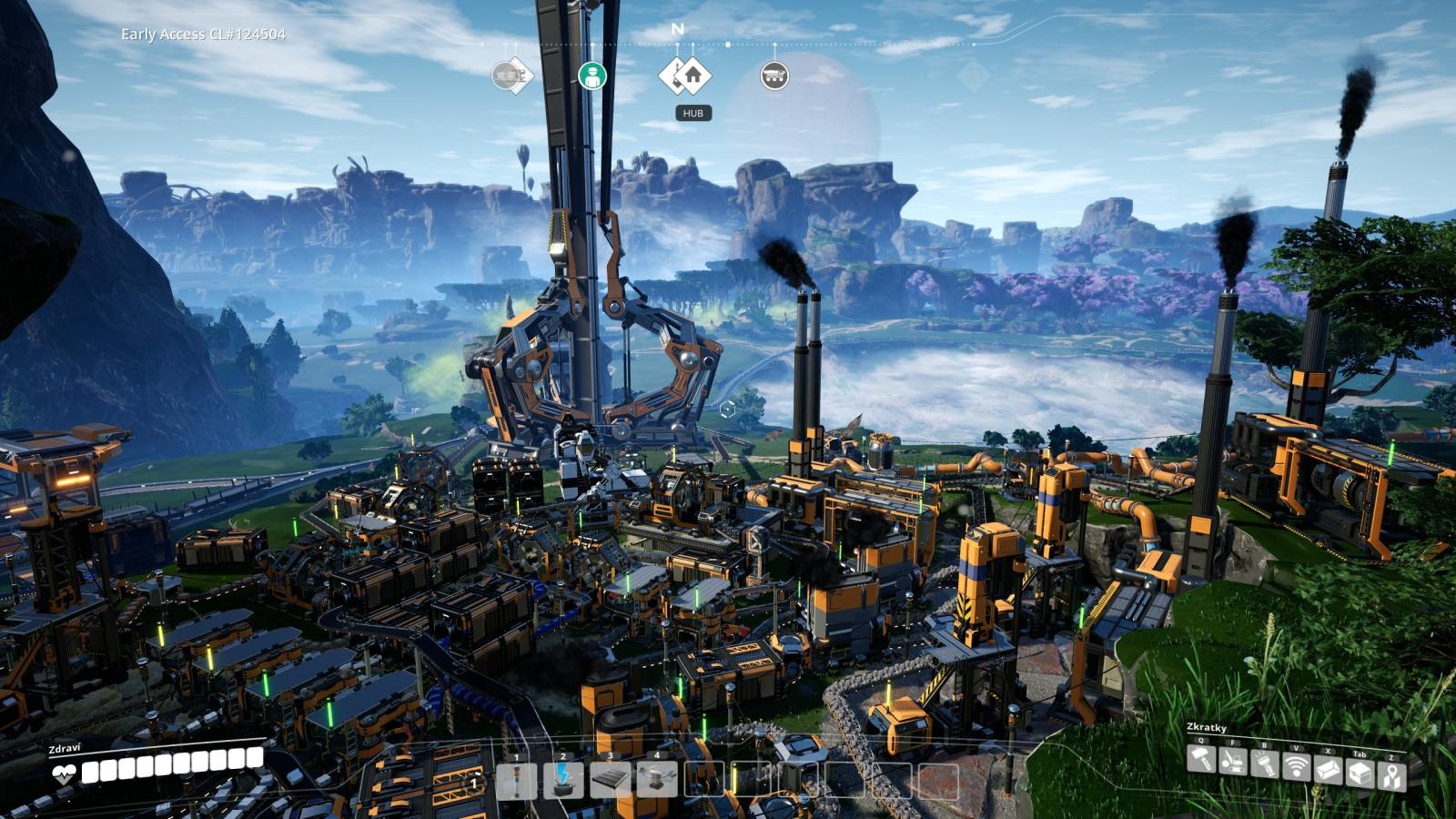Activate the dismantle mode excavator shortcut
This screenshot has height=819, width=1456.
[1233, 761]
